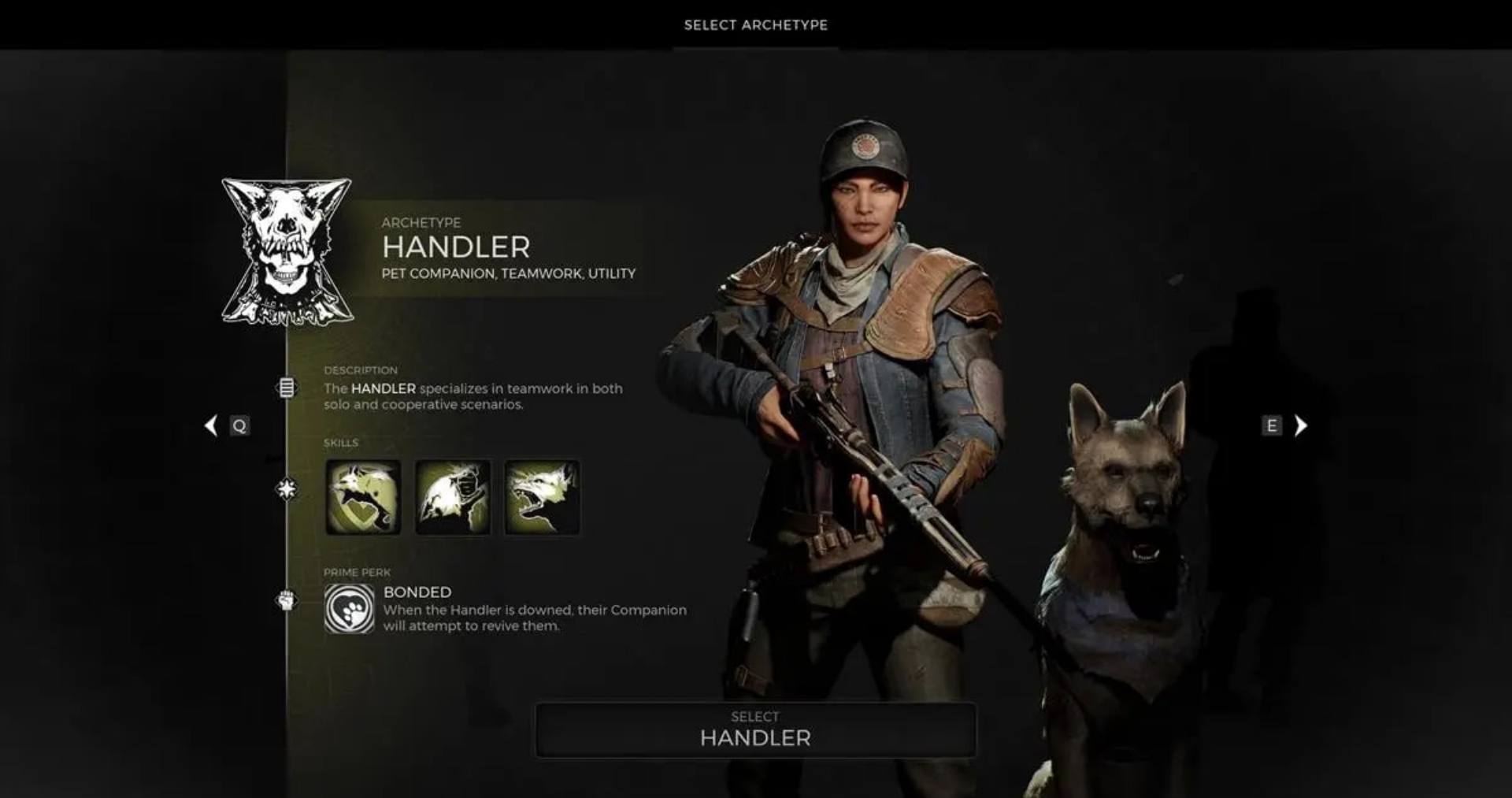Go to the previous archetype with left arrow
The width and height of the screenshot is (1512, 798).
tap(211, 425)
